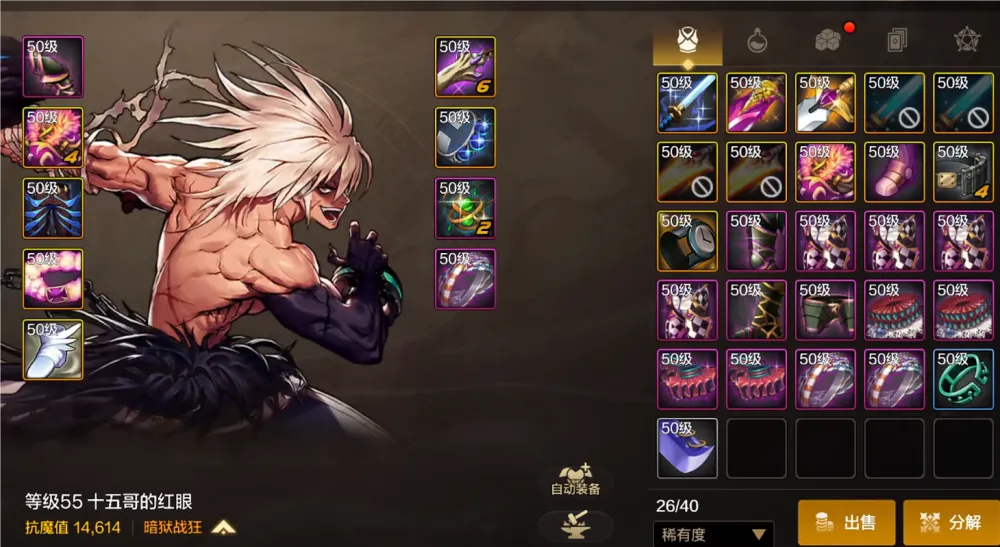Show the cards inventory tab
1000x547 pixels.
[896, 41]
